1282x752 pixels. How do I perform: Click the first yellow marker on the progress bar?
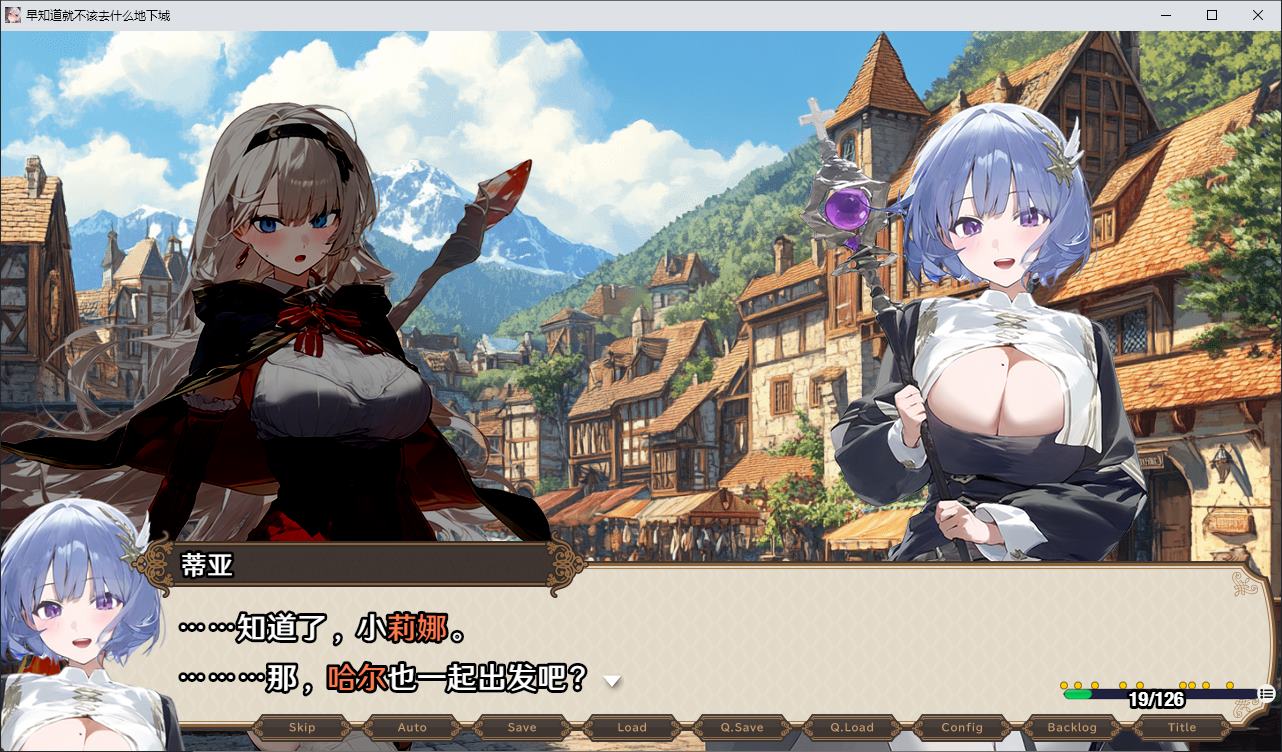click(1063, 685)
